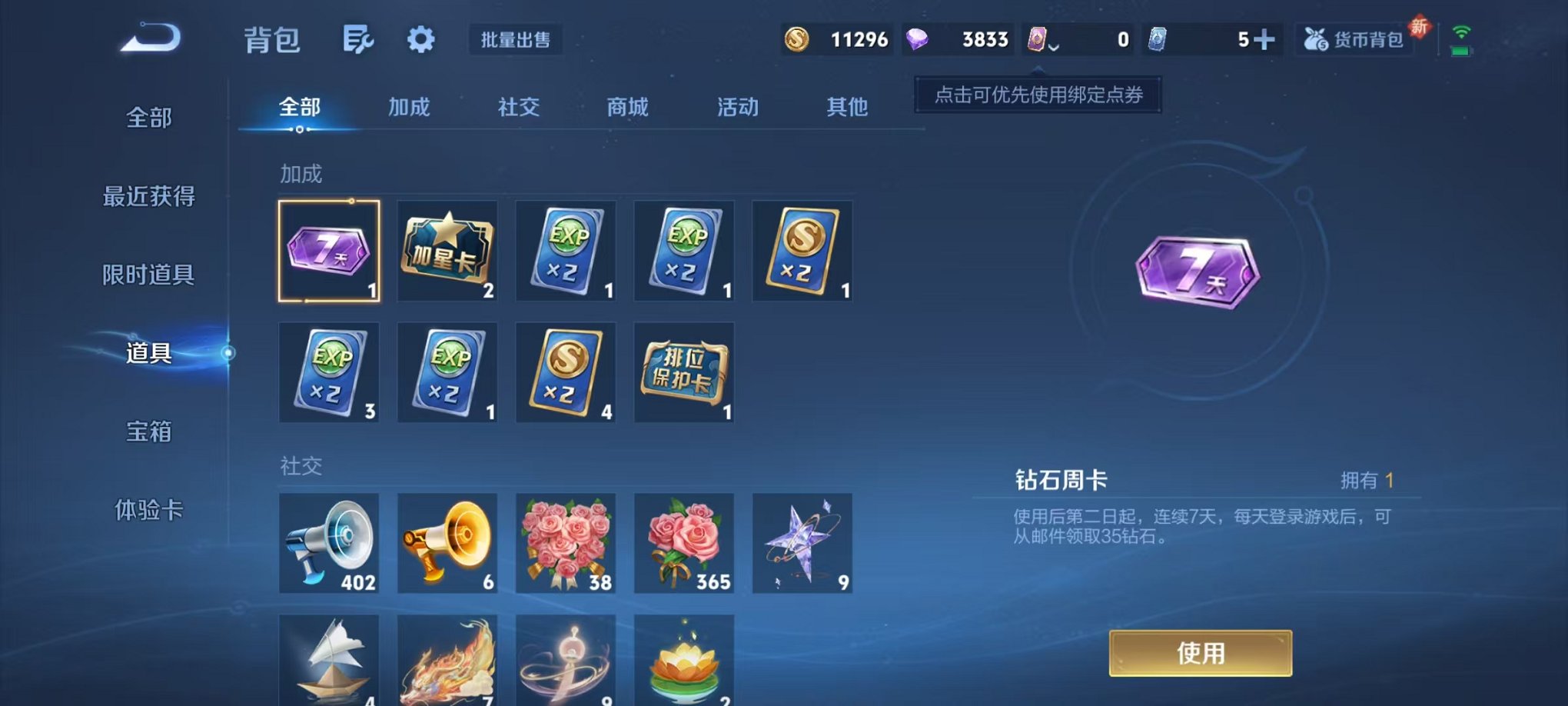Select an EXP x2 double experience card
Viewport: 1568px width, 706px height.
click(565, 251)
